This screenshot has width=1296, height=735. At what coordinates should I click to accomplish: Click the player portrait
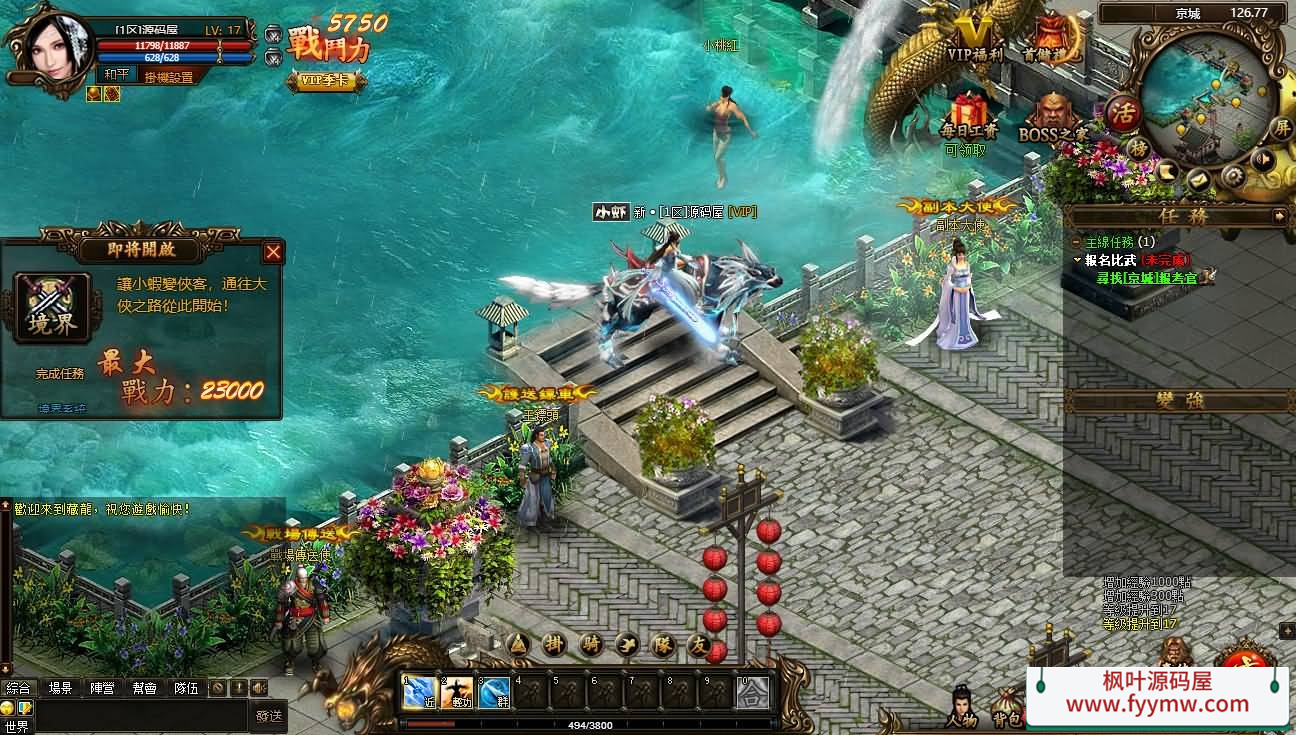46,47
